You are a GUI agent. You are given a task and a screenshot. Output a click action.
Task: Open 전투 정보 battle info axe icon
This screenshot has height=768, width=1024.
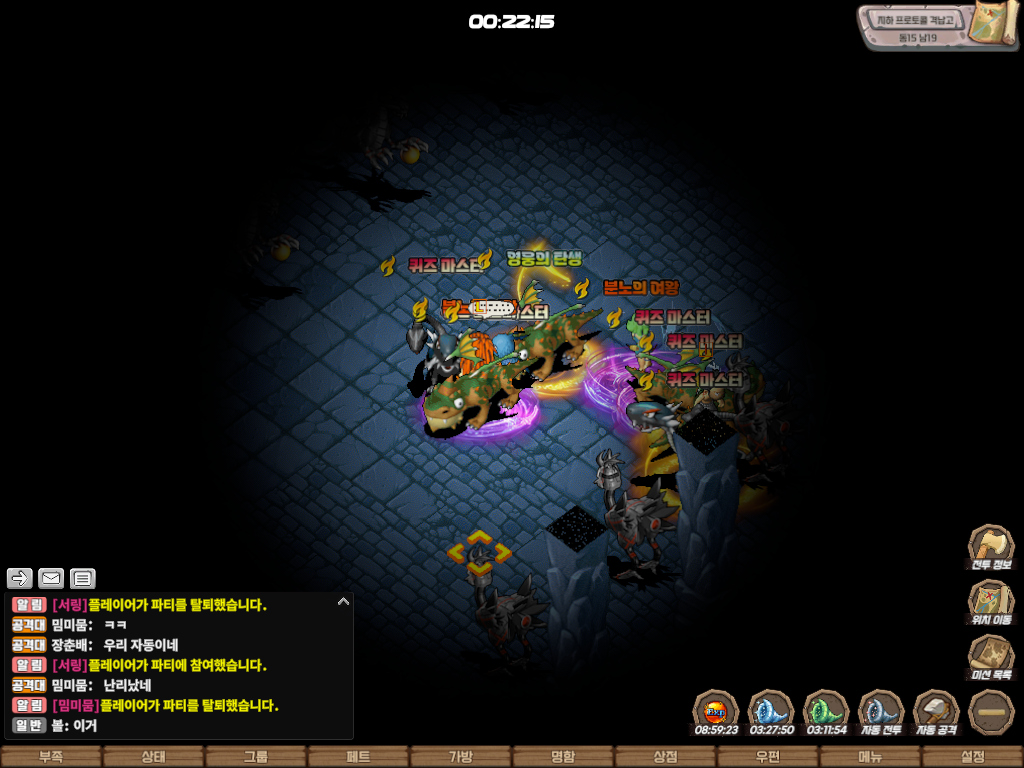coord(990,546)
